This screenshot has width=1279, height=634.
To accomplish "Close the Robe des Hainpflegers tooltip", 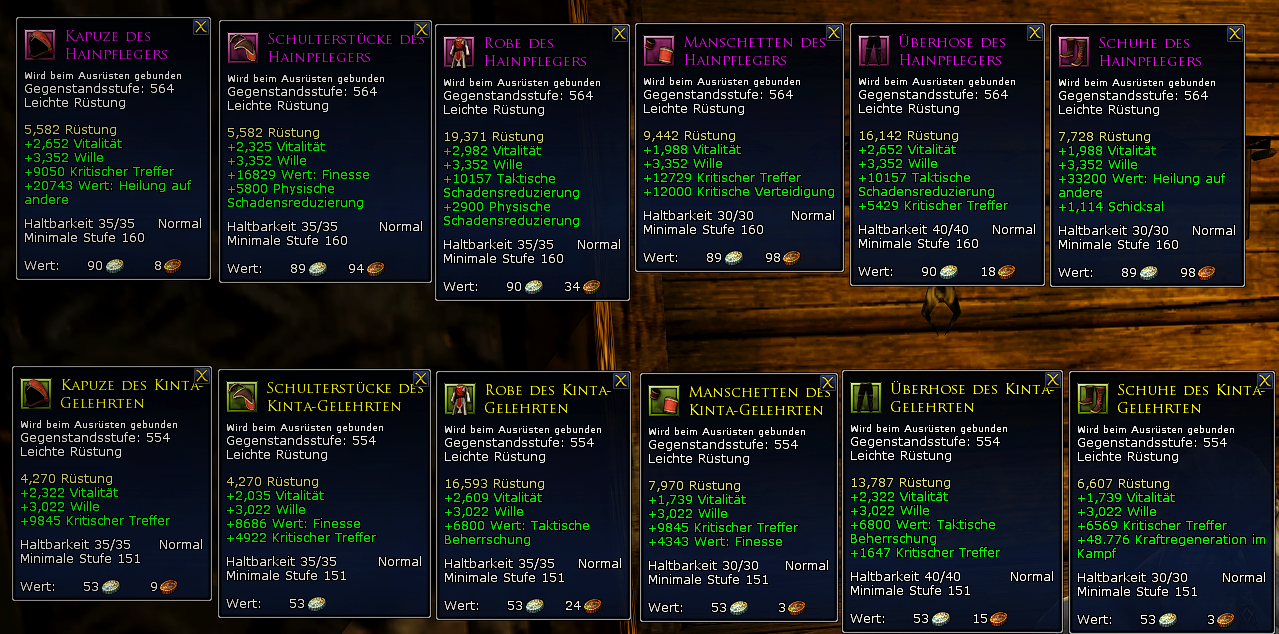I will pos(620,33).
